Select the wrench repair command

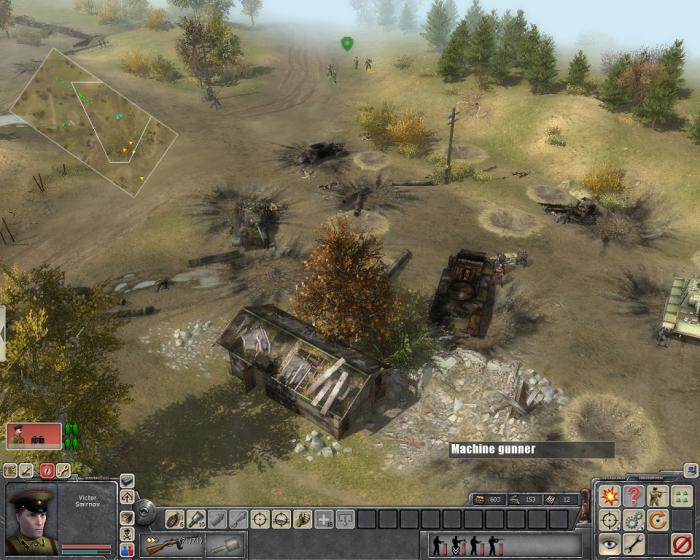[x=633, y=544]
